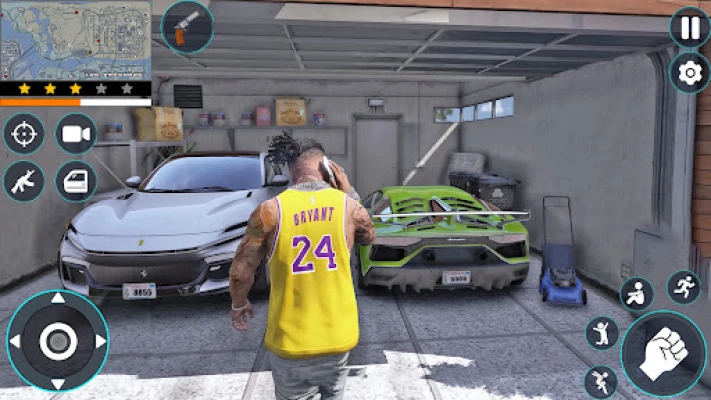Open the gear settings menu
This screenshot has width=711, height=400.
[x=690, y=72]
